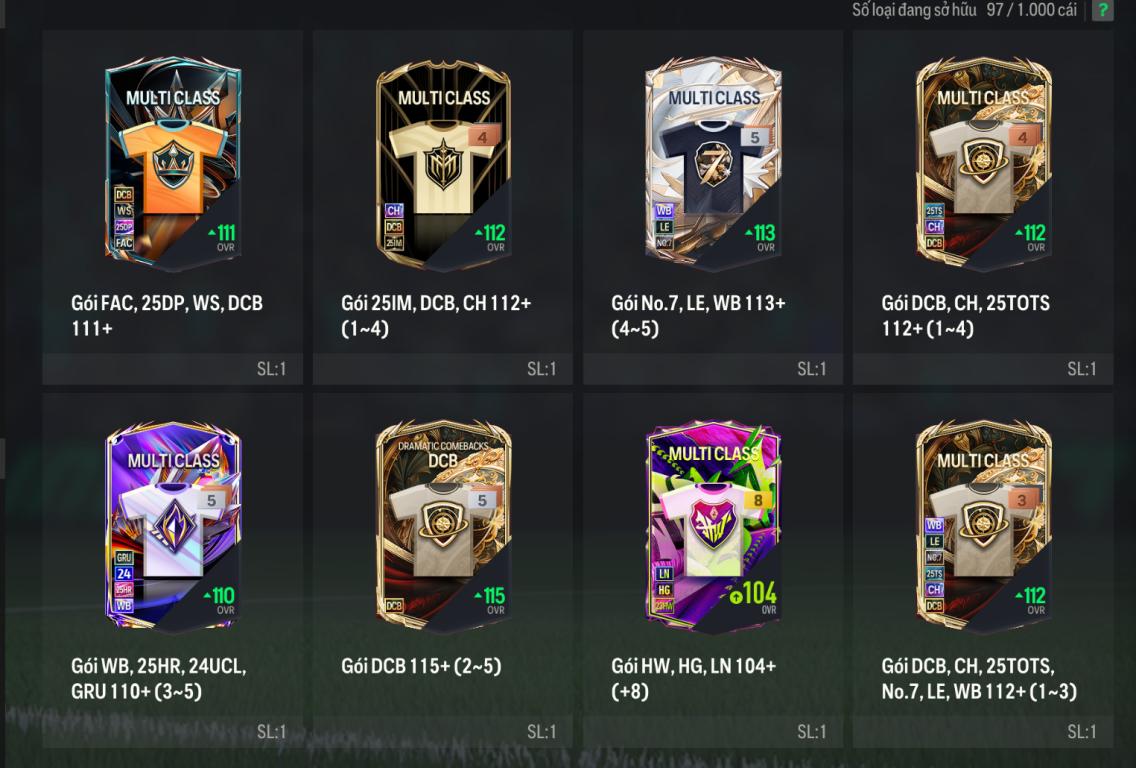The height and width of the screenshot is (768, 1136).
Task: Choose the Gói No.7, LE, WB 113+ pack
Action: (x=713, y=165)
